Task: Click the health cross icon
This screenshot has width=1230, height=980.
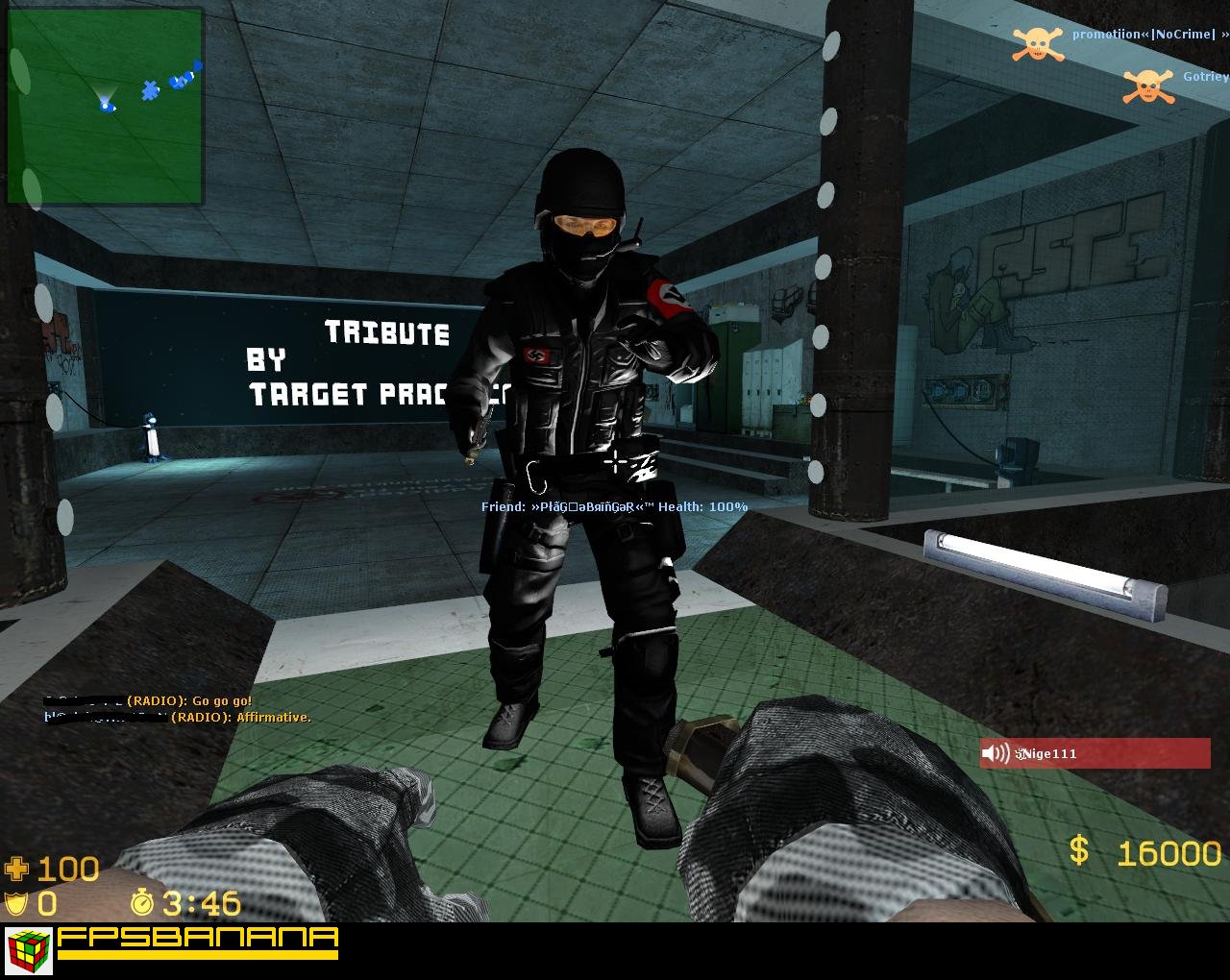Action: click(15, 870)
